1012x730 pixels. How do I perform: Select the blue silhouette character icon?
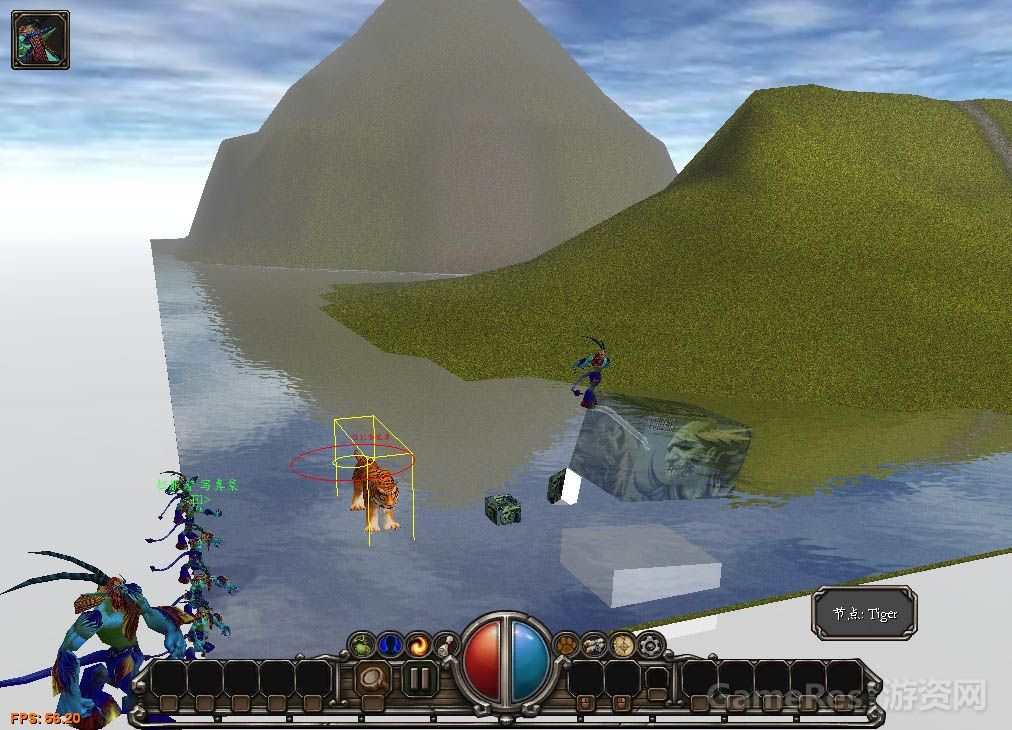point(390,645)
